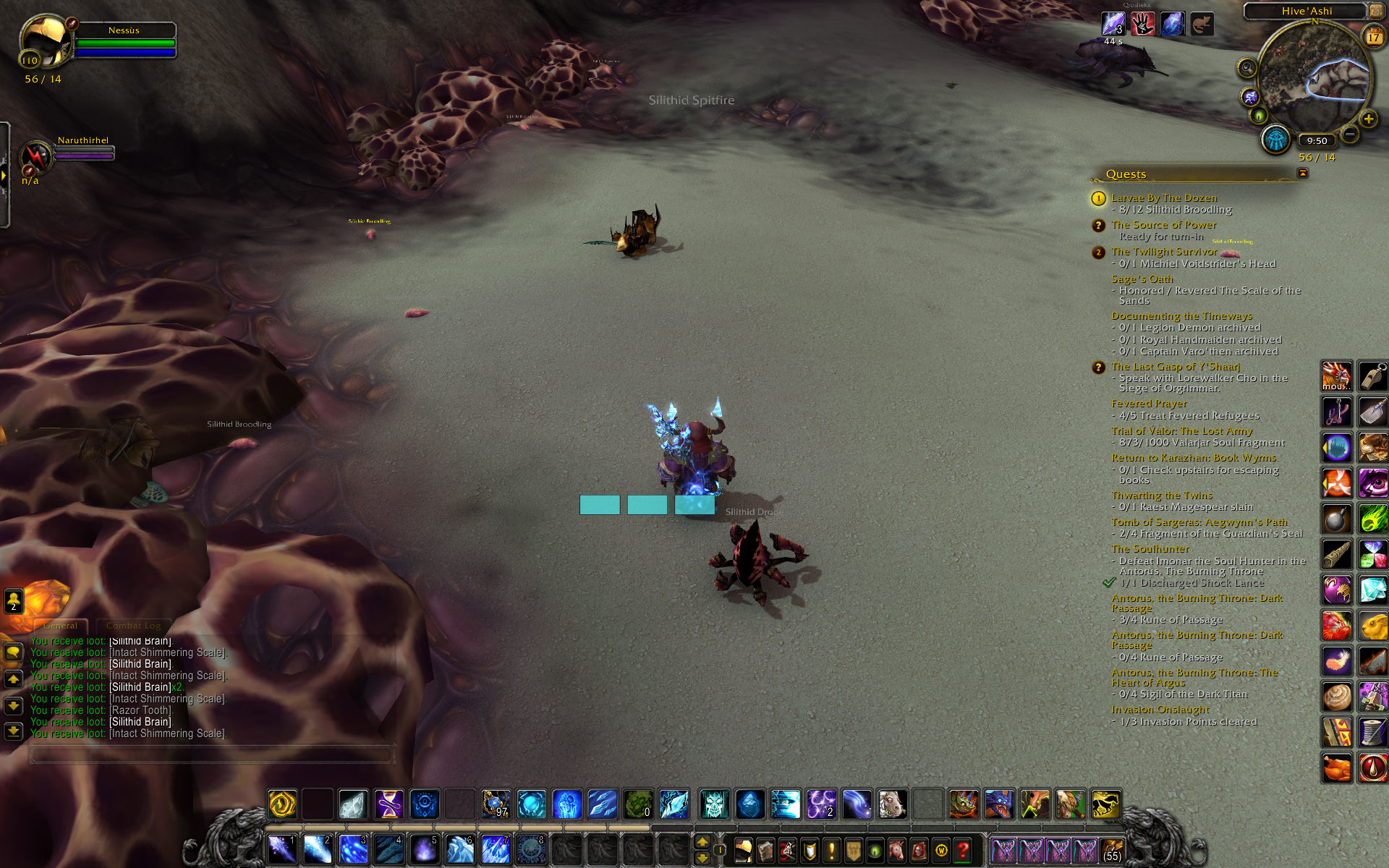Select The Source of Power quest
The image size is (1389, 868).
click(x=1163, y=225)
